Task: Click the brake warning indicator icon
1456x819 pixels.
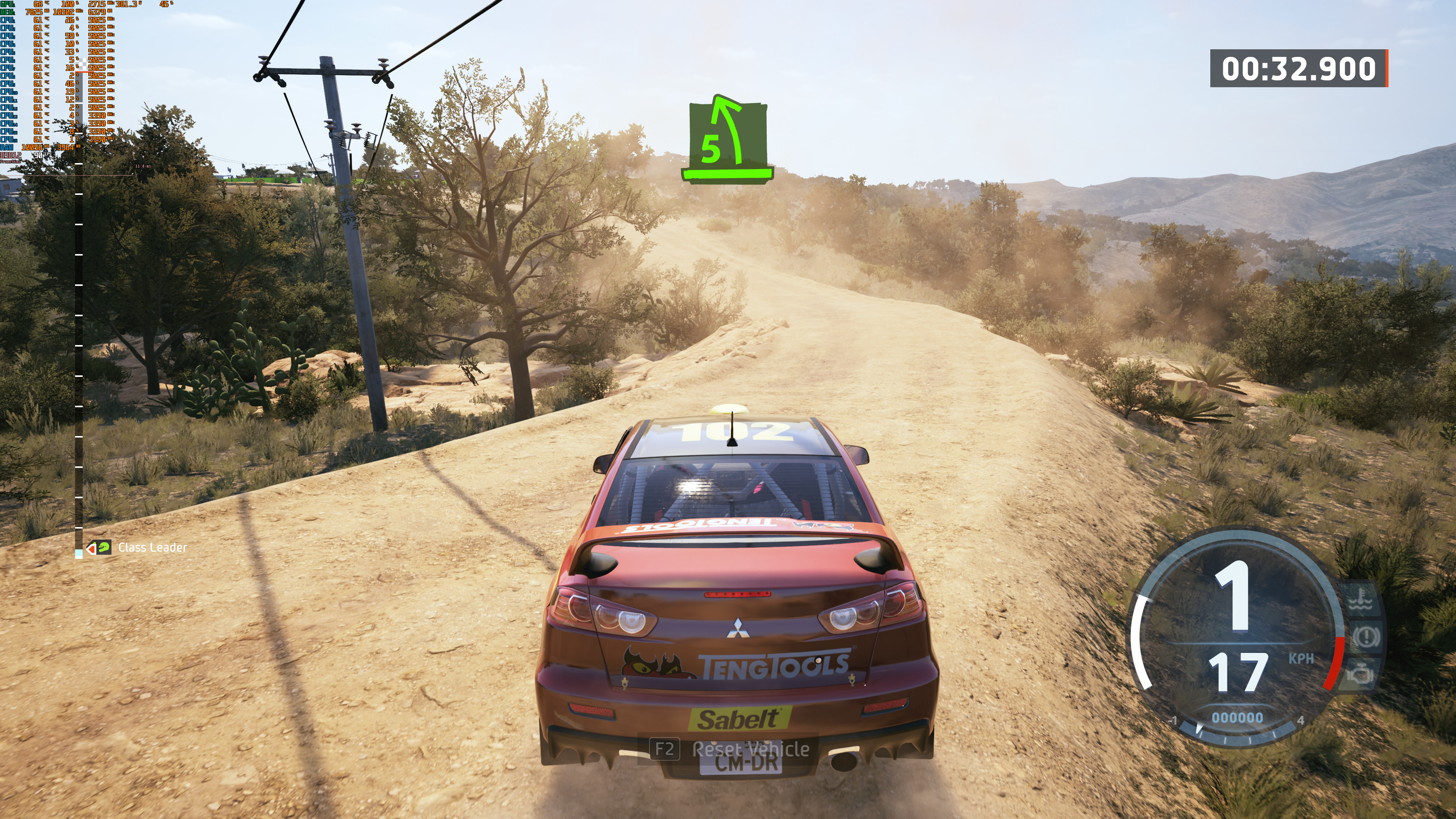Action: pyautogui.click(x=1365, y=637)
